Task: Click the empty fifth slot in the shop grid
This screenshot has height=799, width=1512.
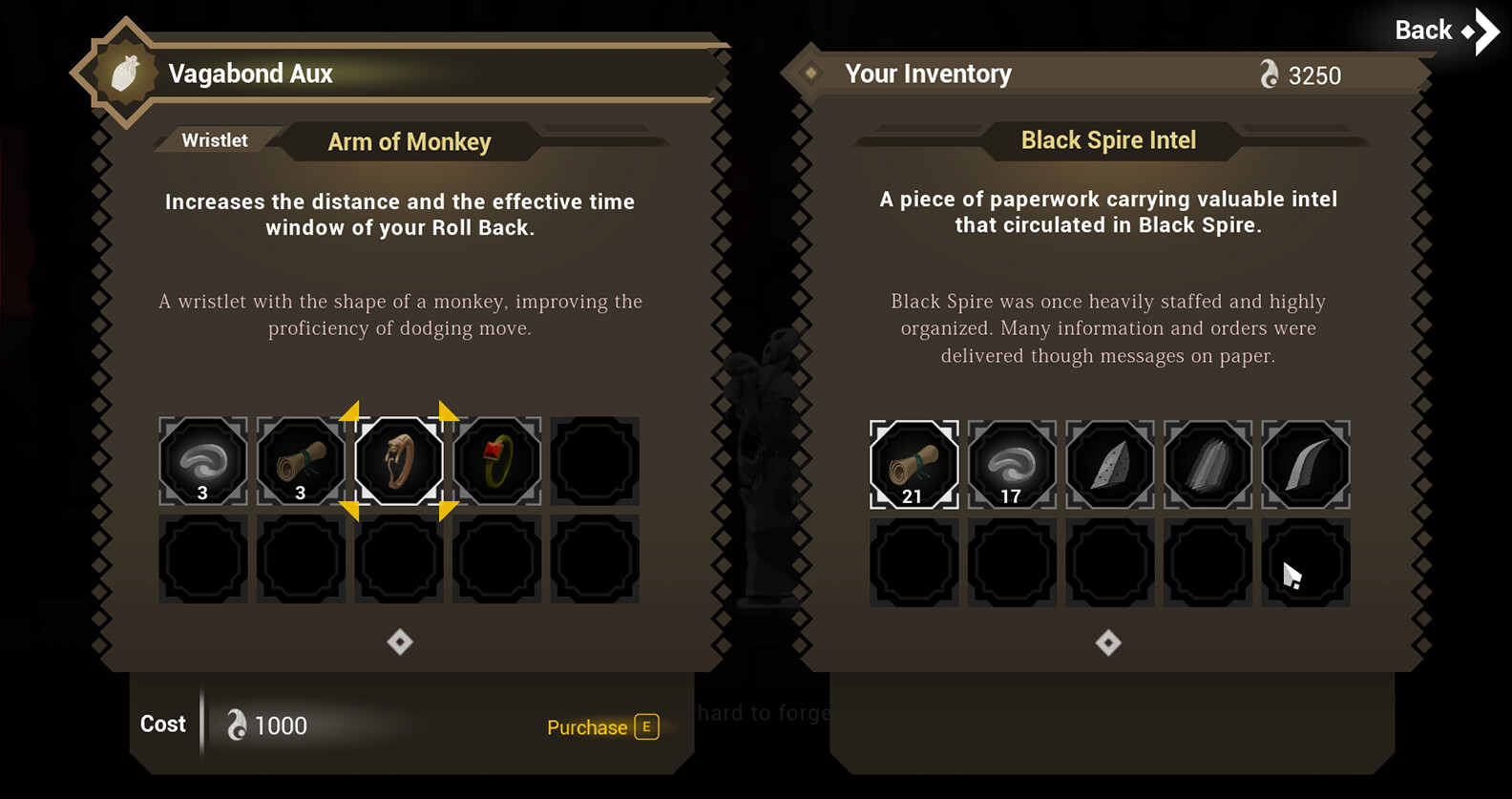Action: (x=595, y=461)
